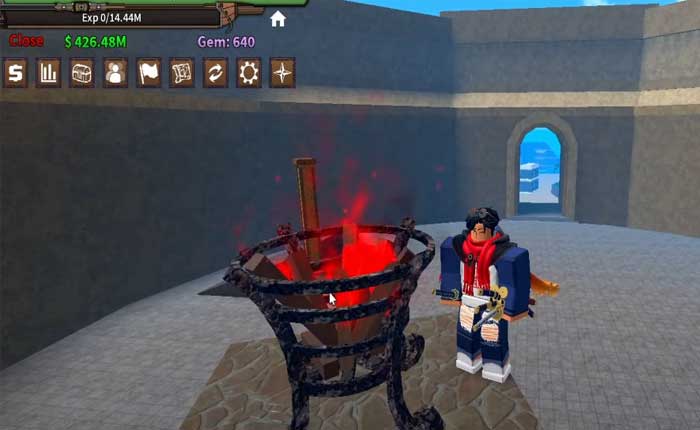Open the players icon menu

point(115,73)
